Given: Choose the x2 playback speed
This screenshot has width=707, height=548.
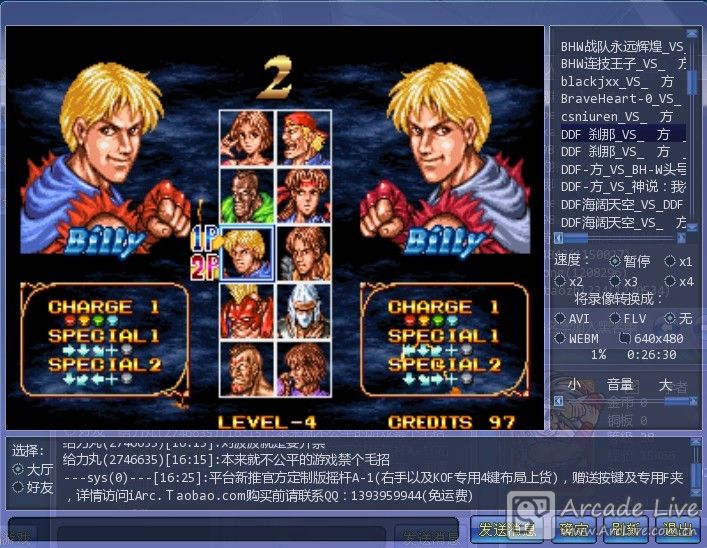Looking at the screenshot, I should 562,282.
